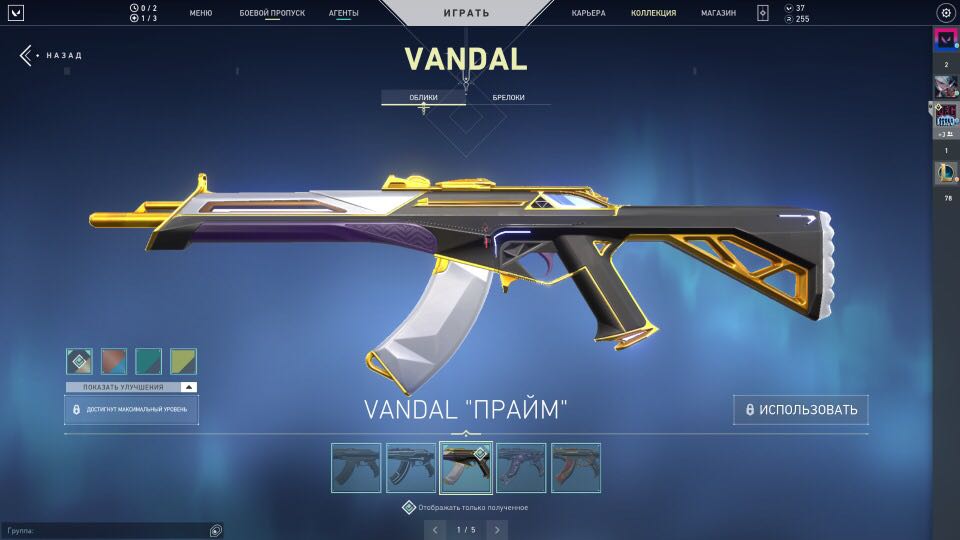960x540 pixels.
Task: Open the КОЛЛЕКЦИЯ page
Action: point(653,13)
